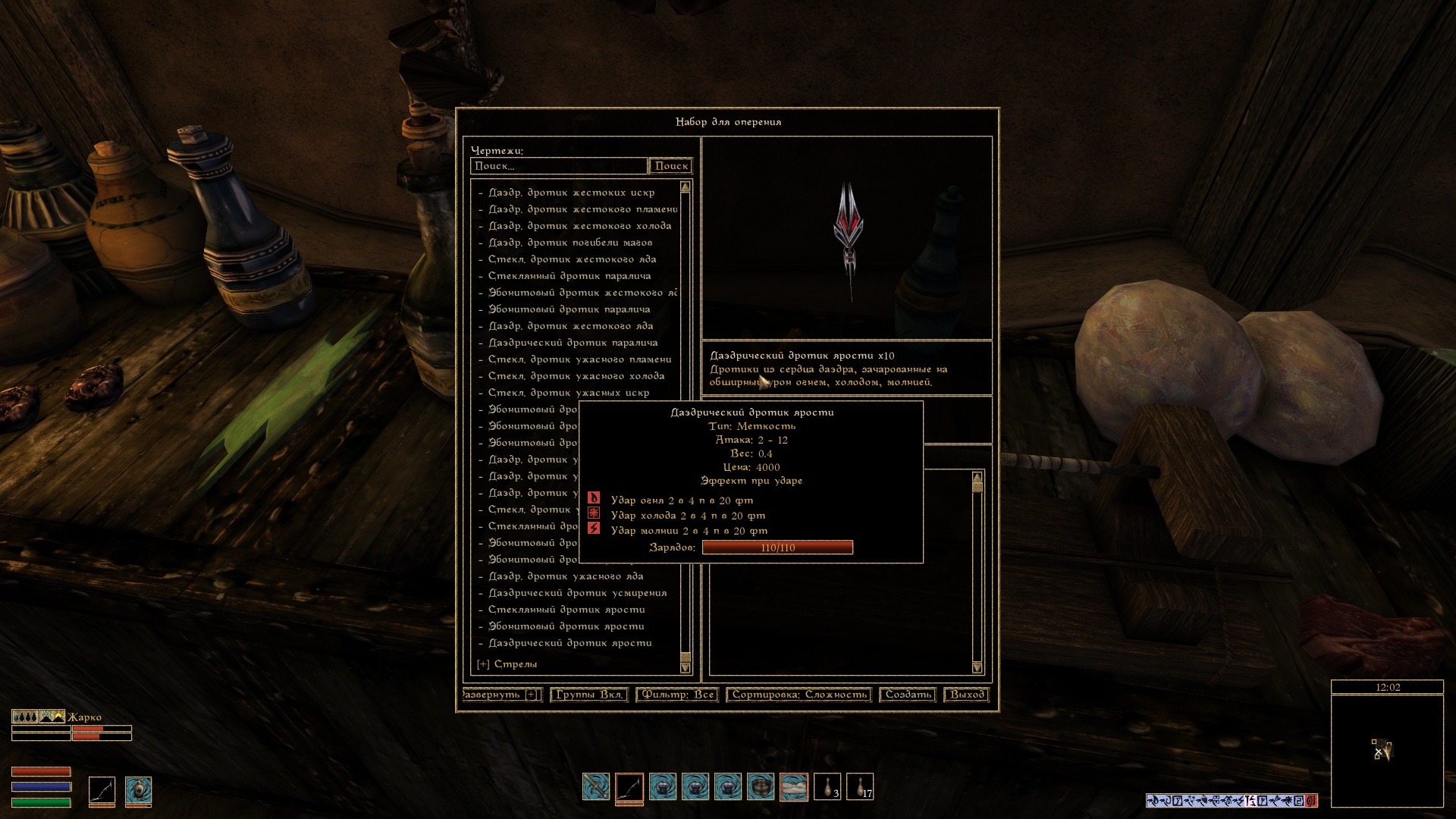Click the minimap in the corner
The height and width of the screenshot is (819, 1456).
click(1387, 751)
